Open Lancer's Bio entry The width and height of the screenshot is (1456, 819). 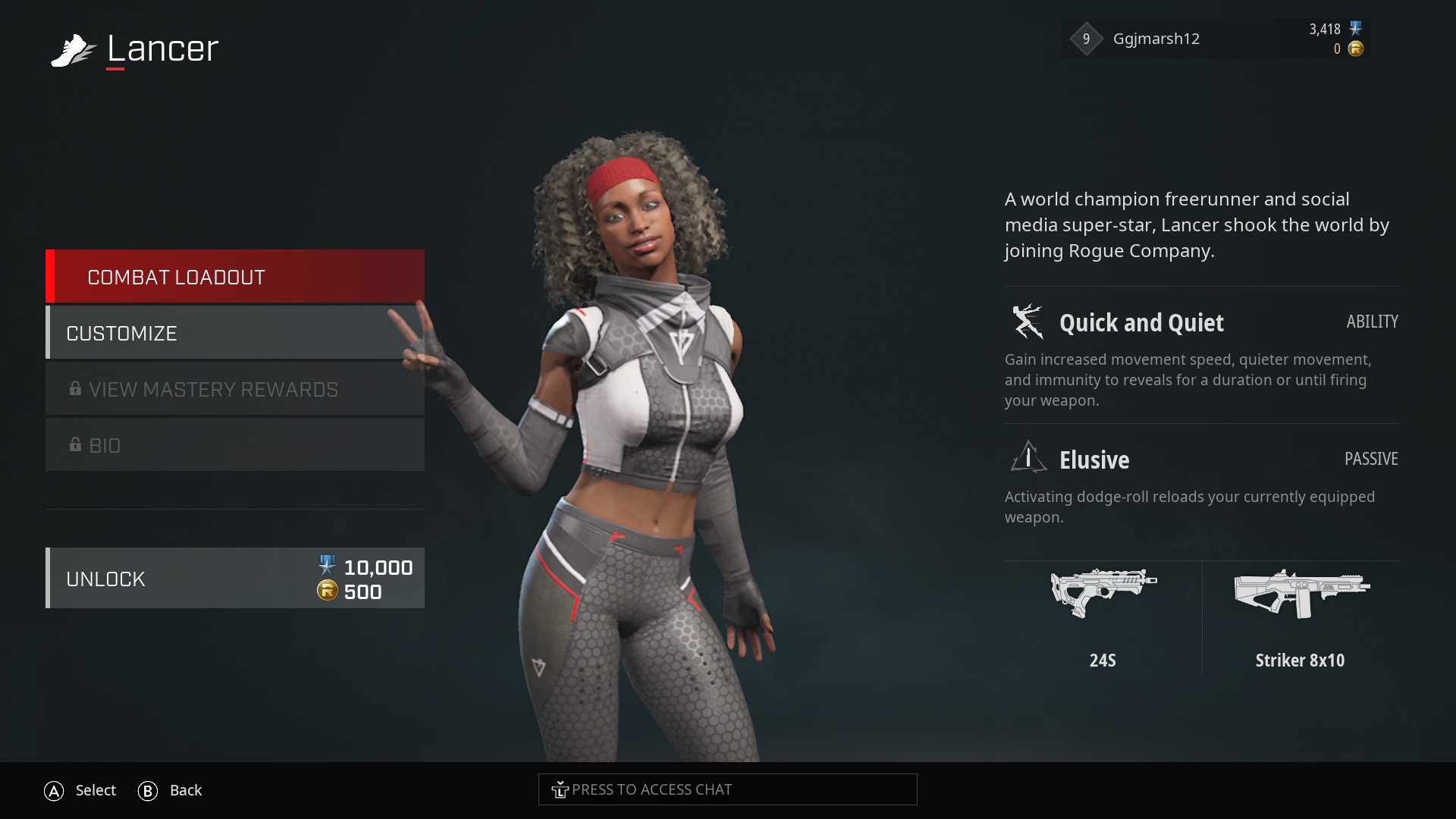coord(235,445)
